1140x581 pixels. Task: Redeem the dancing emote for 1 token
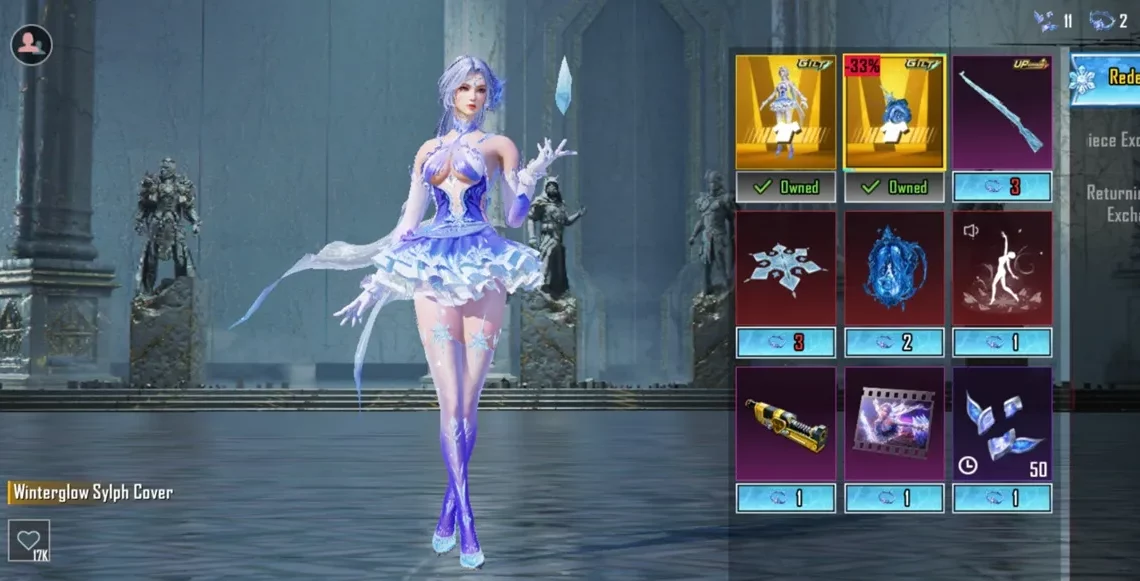click(x=1002, y=343)
